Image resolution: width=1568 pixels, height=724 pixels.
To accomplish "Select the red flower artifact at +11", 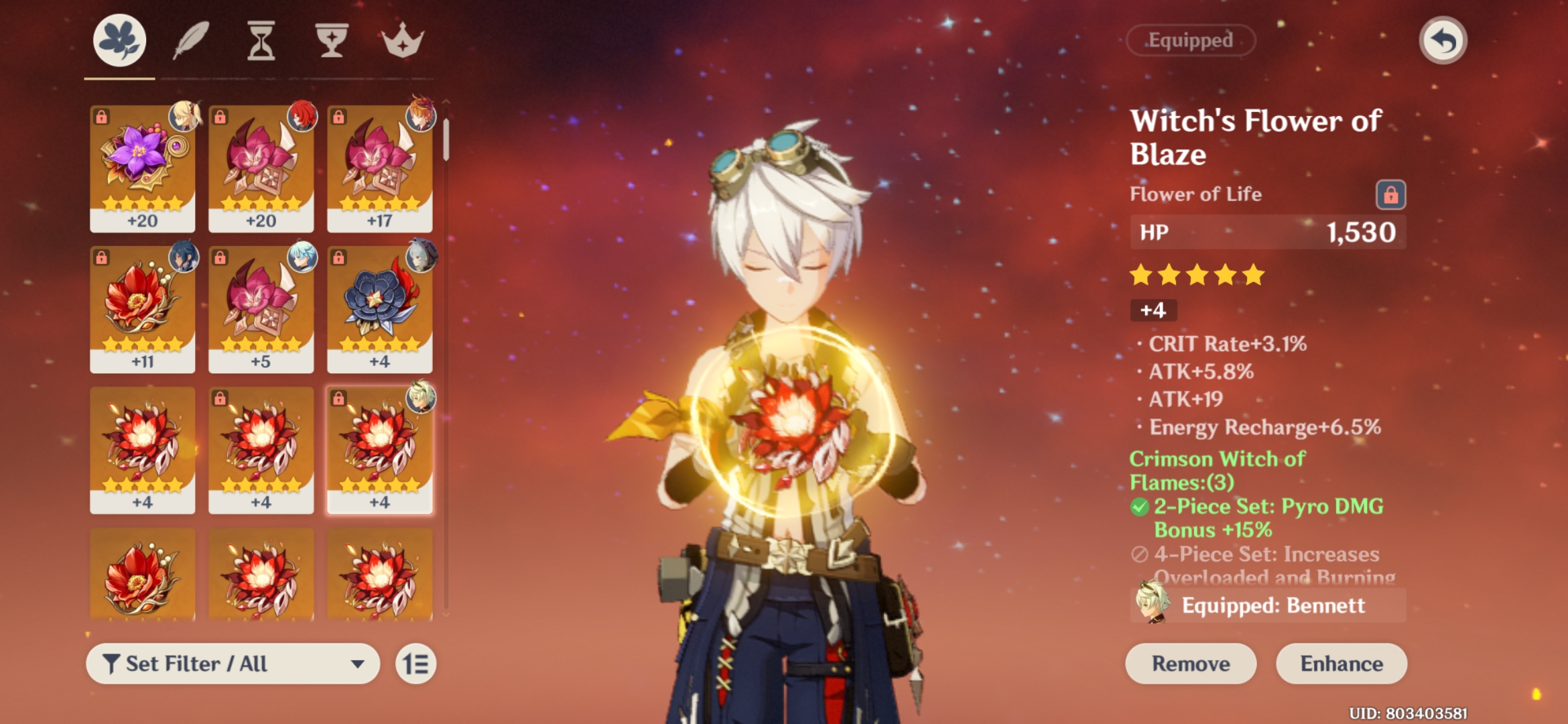I will pos(142,308).
